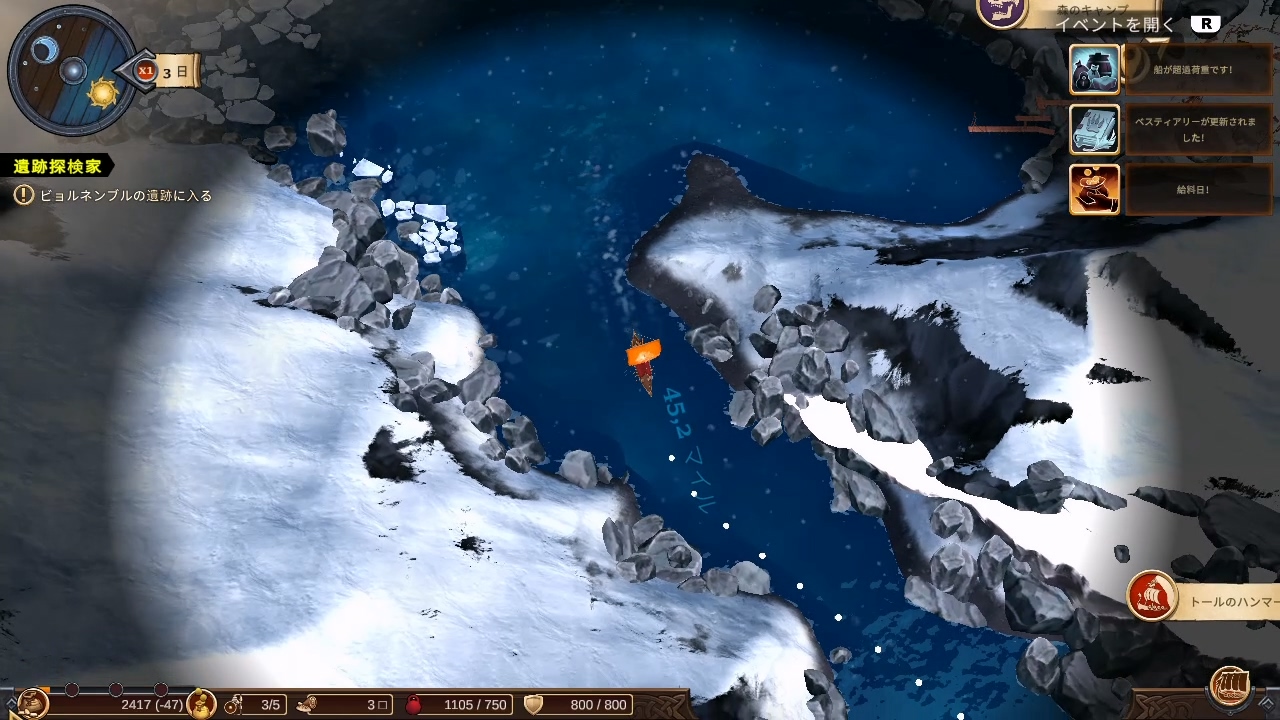
Task: Select the Thor's Hammer ship button
Action: pyautogui.click(x=1152, y=597)
